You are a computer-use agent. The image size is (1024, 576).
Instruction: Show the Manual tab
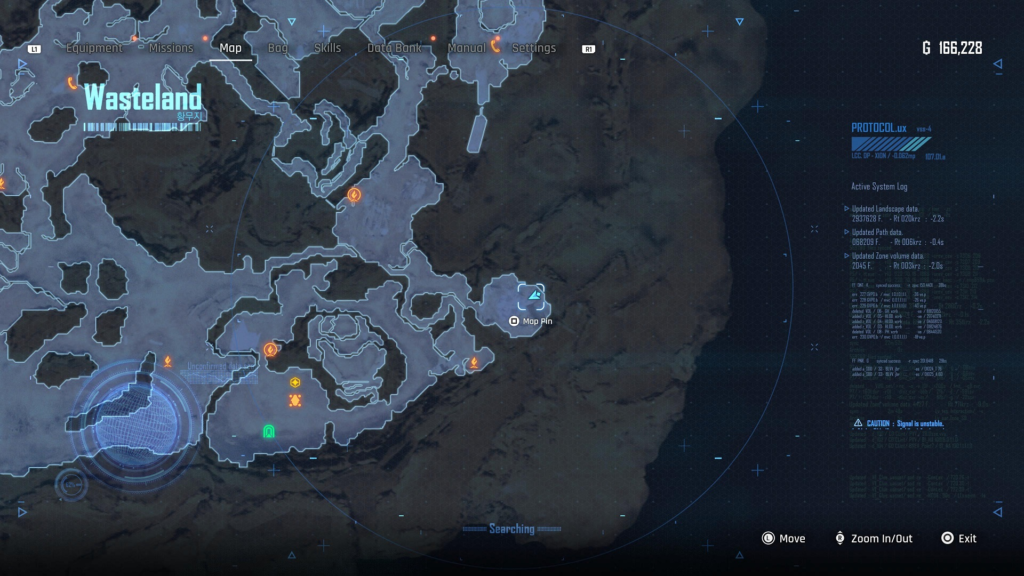(467, 48)
